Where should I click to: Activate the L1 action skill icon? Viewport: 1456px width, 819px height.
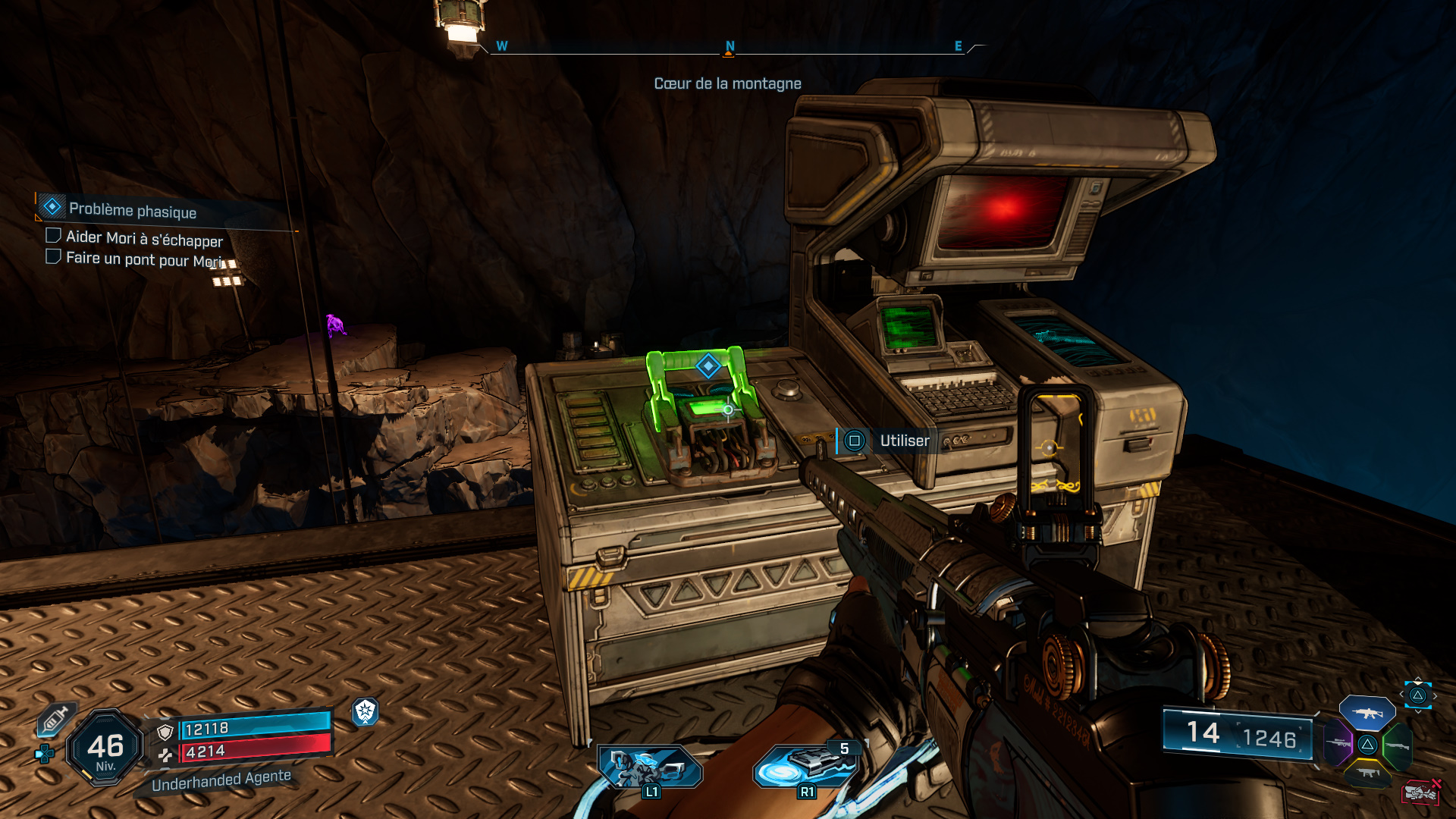[650, 766]
